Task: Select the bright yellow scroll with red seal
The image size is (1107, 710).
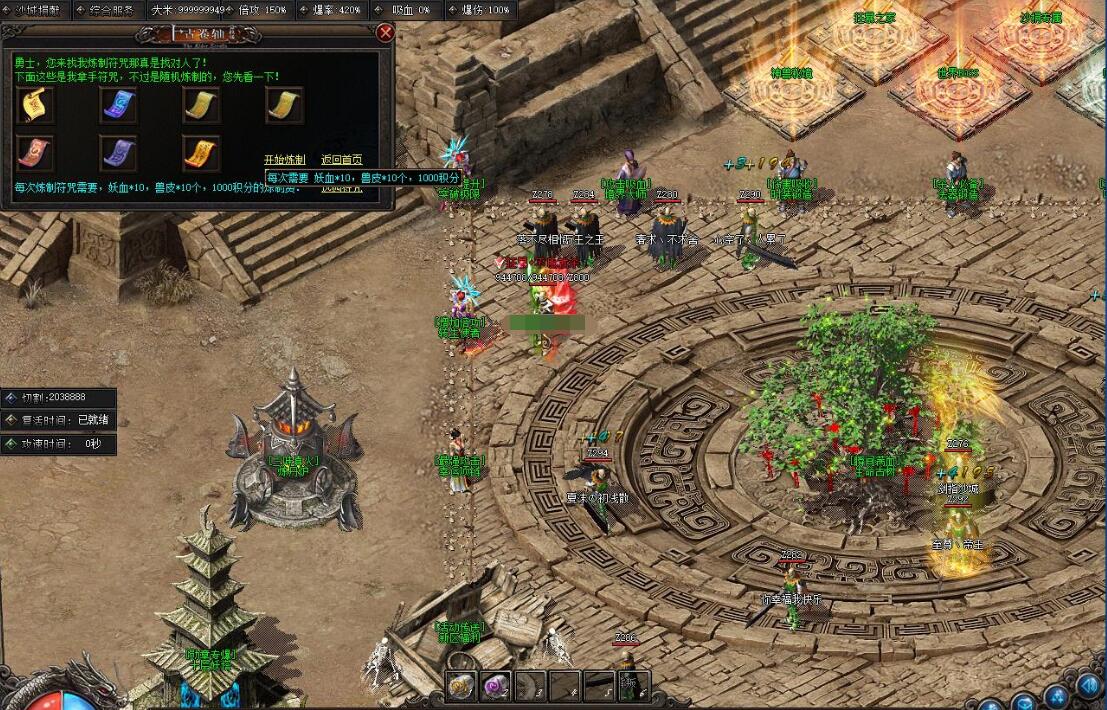Action: pos(35,104)
